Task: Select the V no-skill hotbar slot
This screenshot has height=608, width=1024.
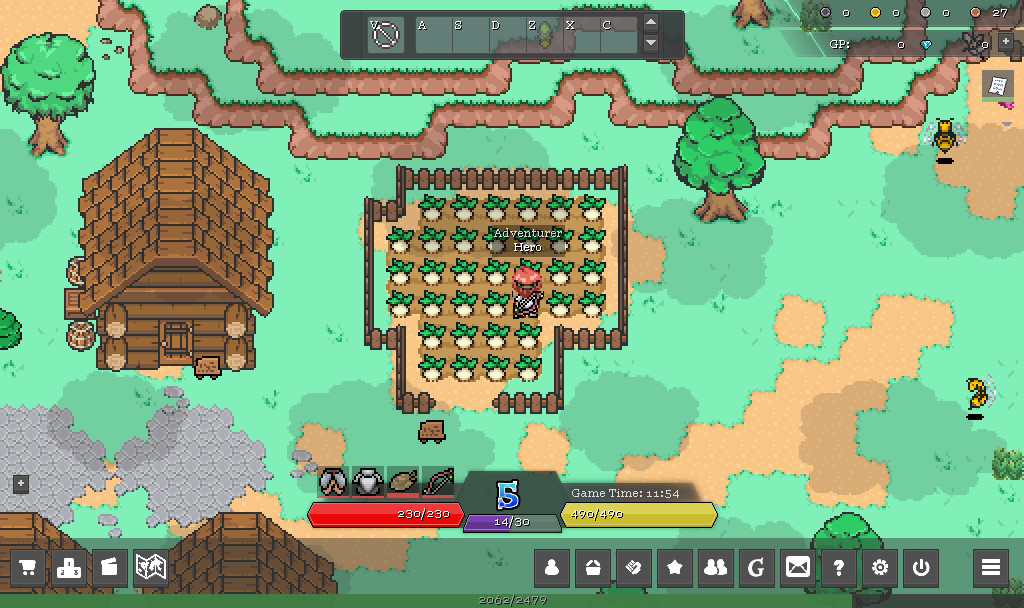Action: click(385, 35)
